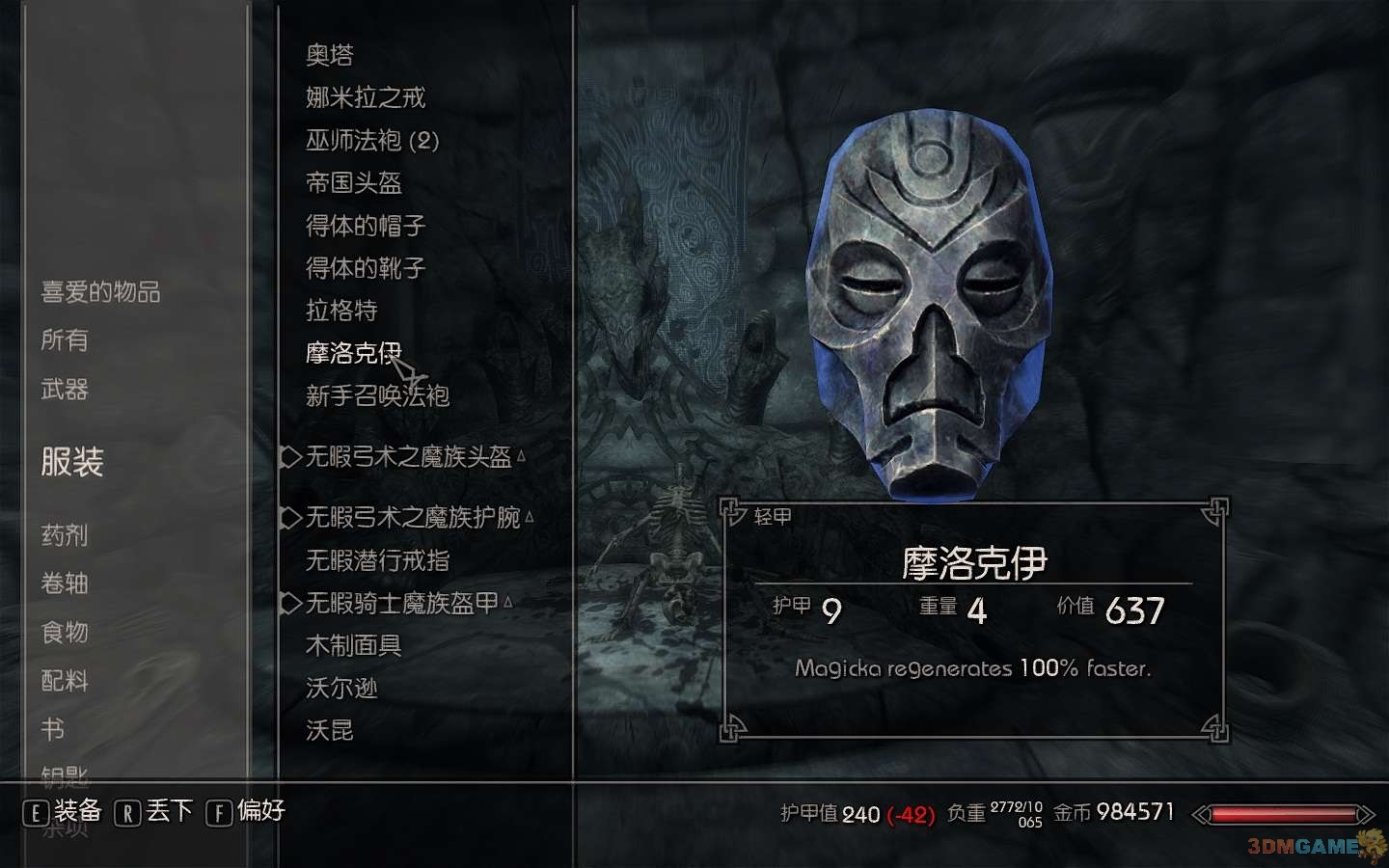
Task: Select the 沃昆 mask entry
Action: tap(330, 730)
